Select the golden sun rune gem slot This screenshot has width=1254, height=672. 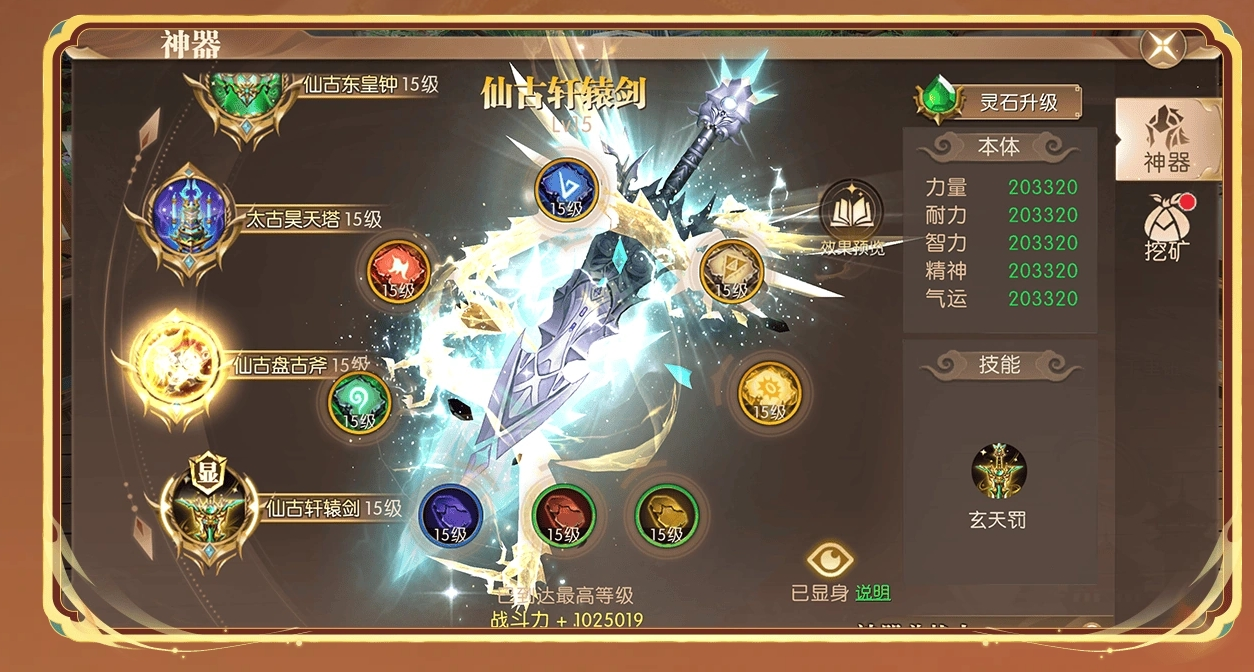point(769,392)
